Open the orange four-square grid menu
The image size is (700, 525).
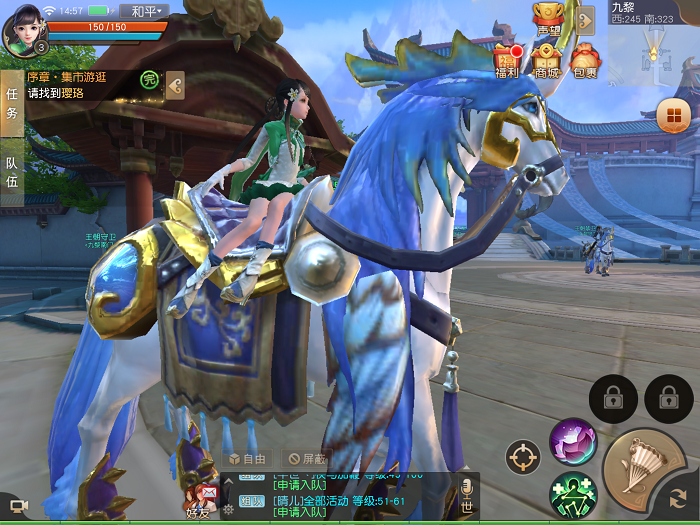[x=671, y=117]
